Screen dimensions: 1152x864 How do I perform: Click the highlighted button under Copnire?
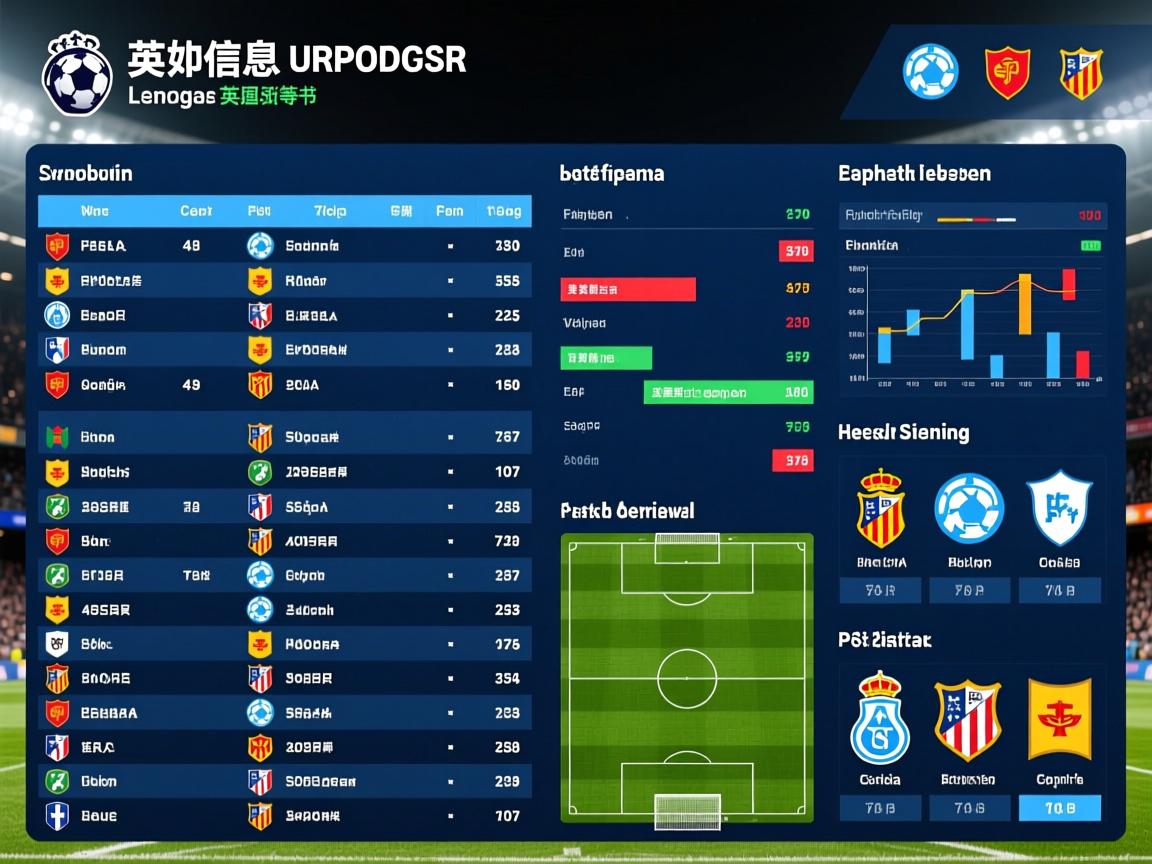coord(1059,808)
